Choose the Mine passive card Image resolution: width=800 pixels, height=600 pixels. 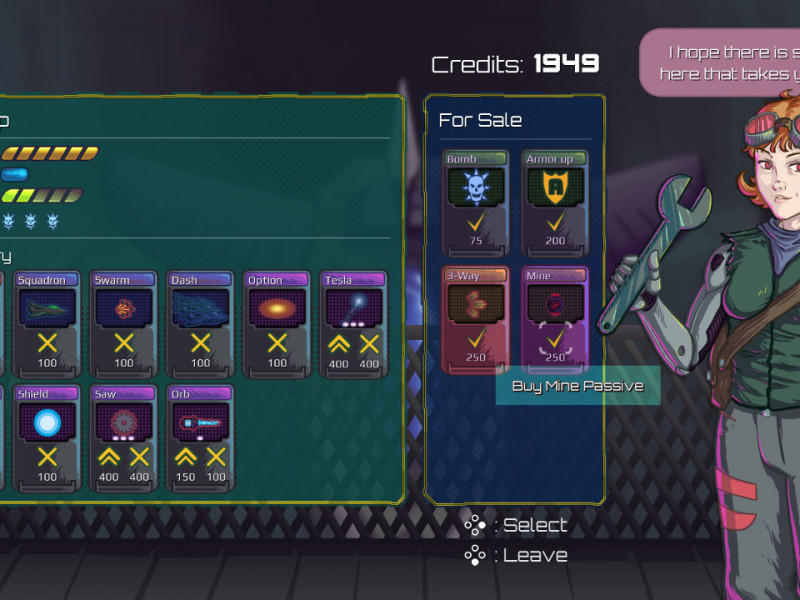click(x=554, y=316)
